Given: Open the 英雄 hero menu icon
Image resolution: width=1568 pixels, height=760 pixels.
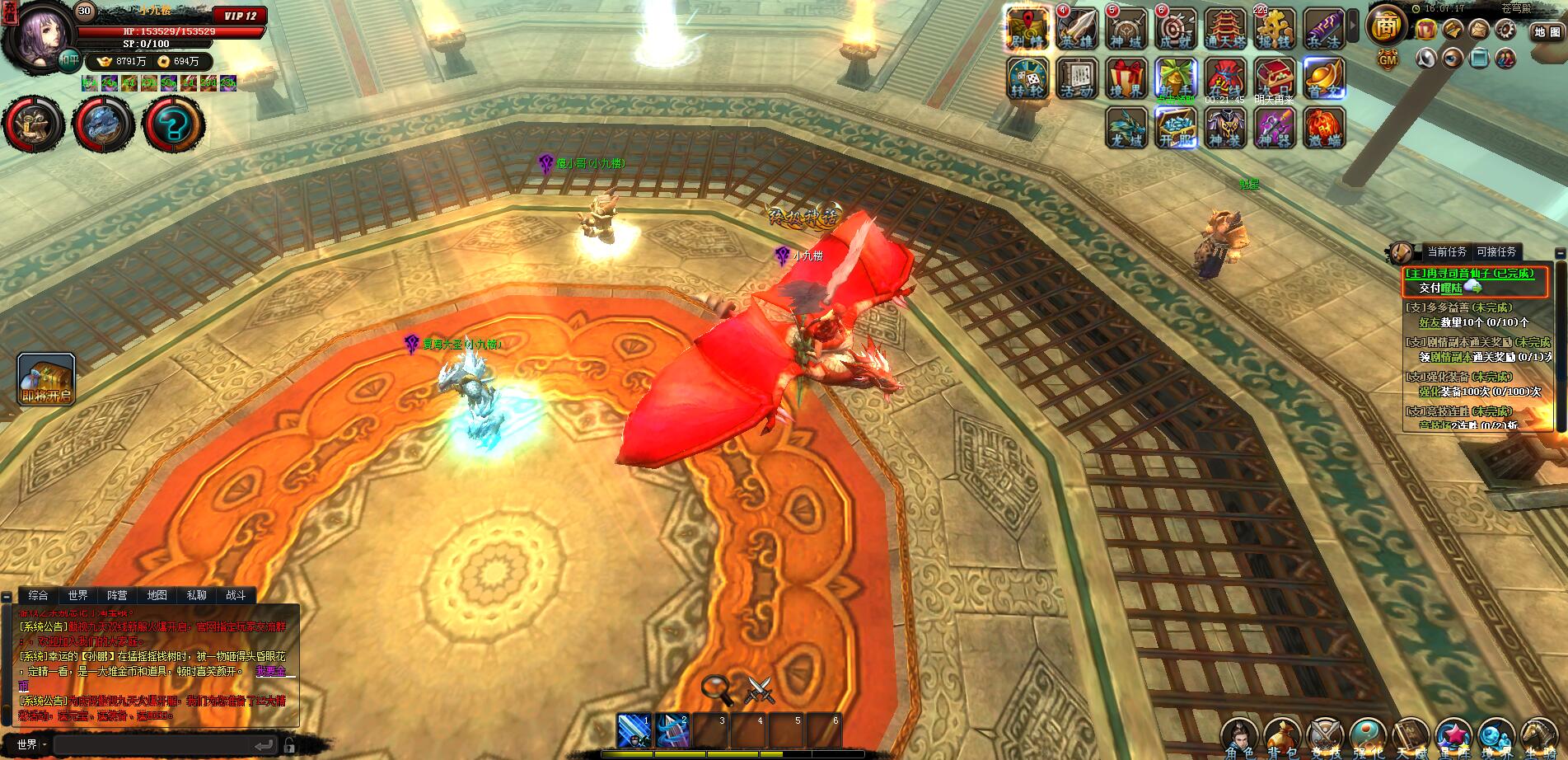Looking at the screenshot, I should point(1078,29).
